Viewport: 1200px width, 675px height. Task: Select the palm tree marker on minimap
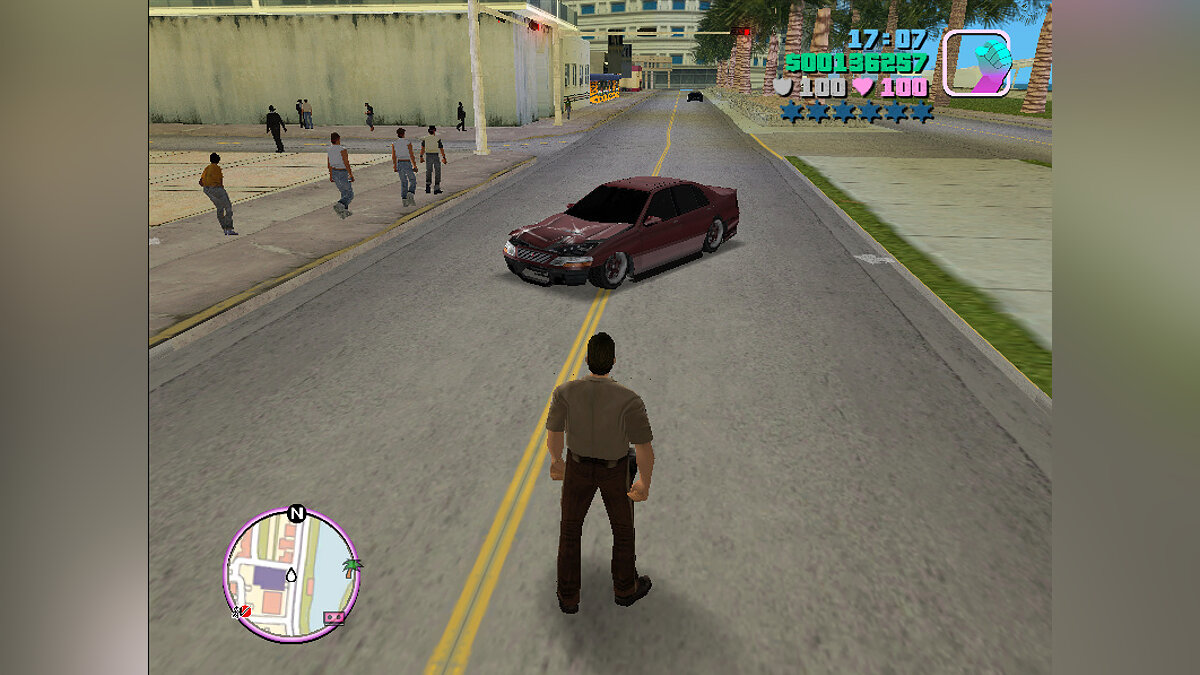[x=351, y=567]
